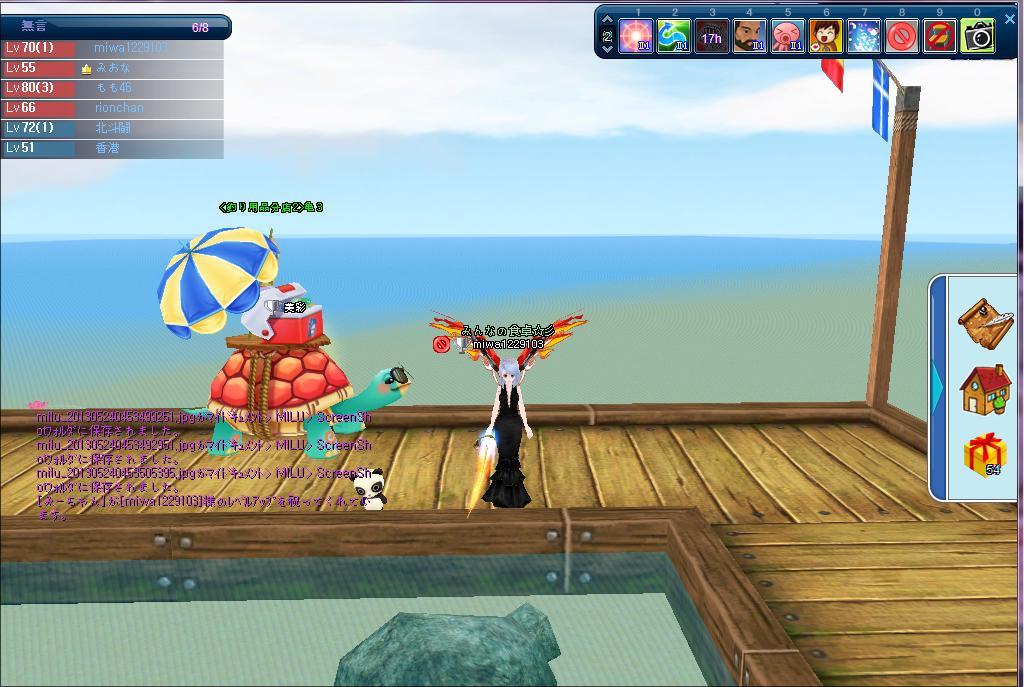The height and width of the screenshot is (687, 1024).
Task: Activate the pink burst skill in slot 1
Action: pyautogui.click(x=636, y=37)
